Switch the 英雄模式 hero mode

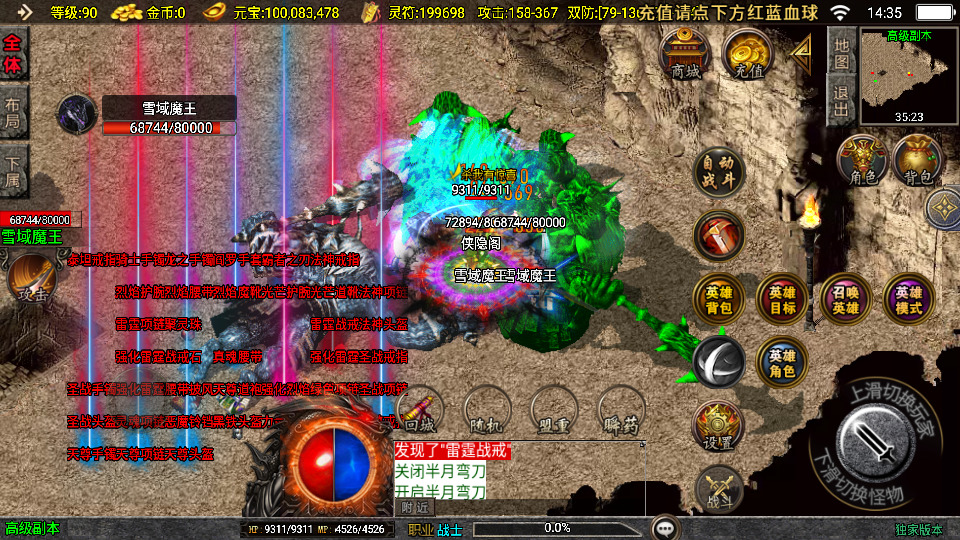909,299
